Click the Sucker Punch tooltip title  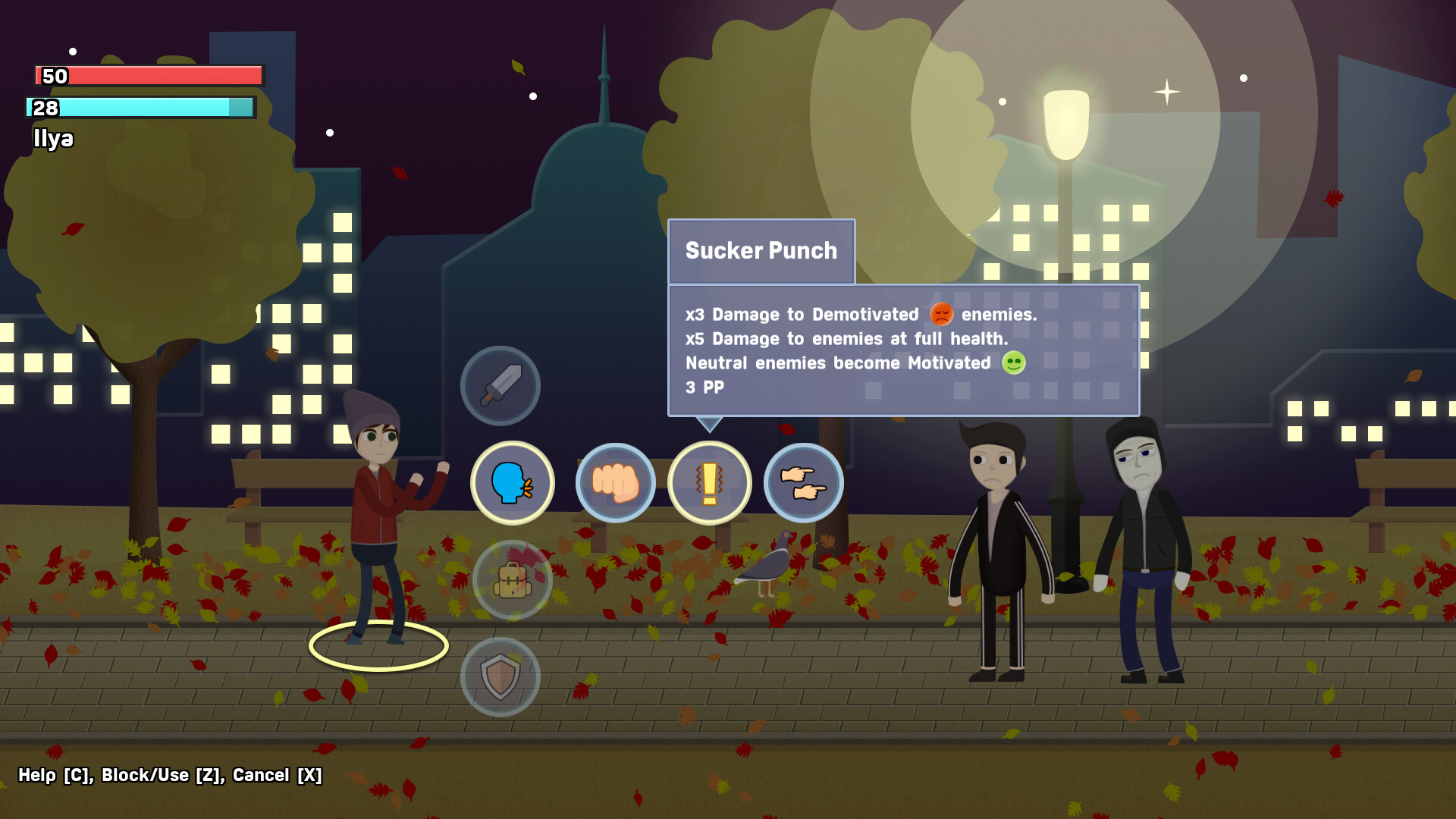[761, 250]
